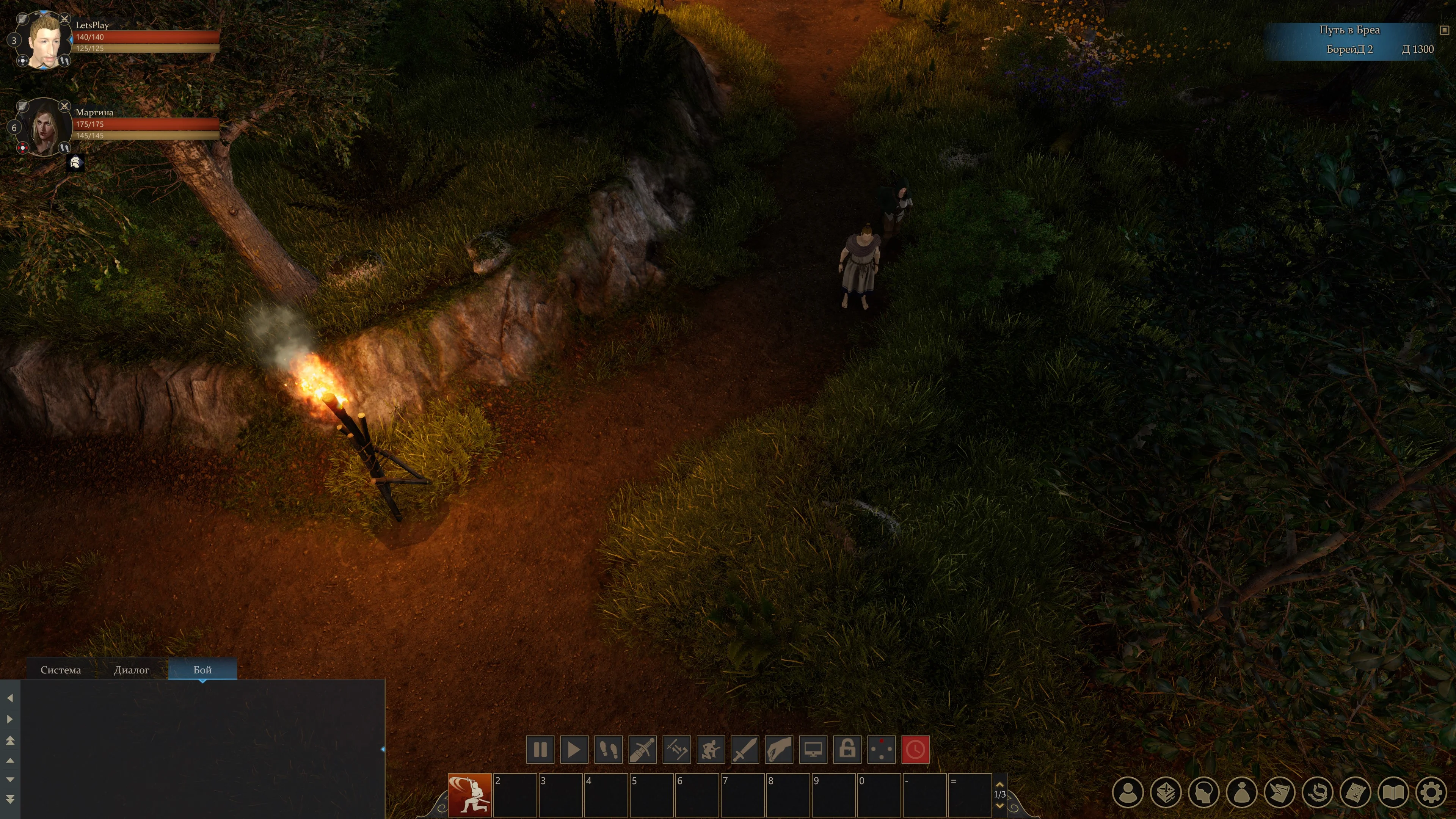Activate the crouching sneak mode button
This screenshot has width=1456, height=819.
[x=711, y=750]
